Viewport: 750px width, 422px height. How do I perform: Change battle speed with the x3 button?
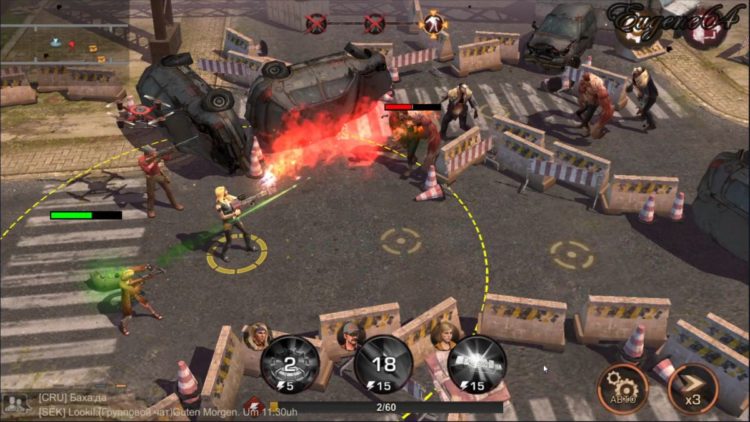tap(693, 388)
